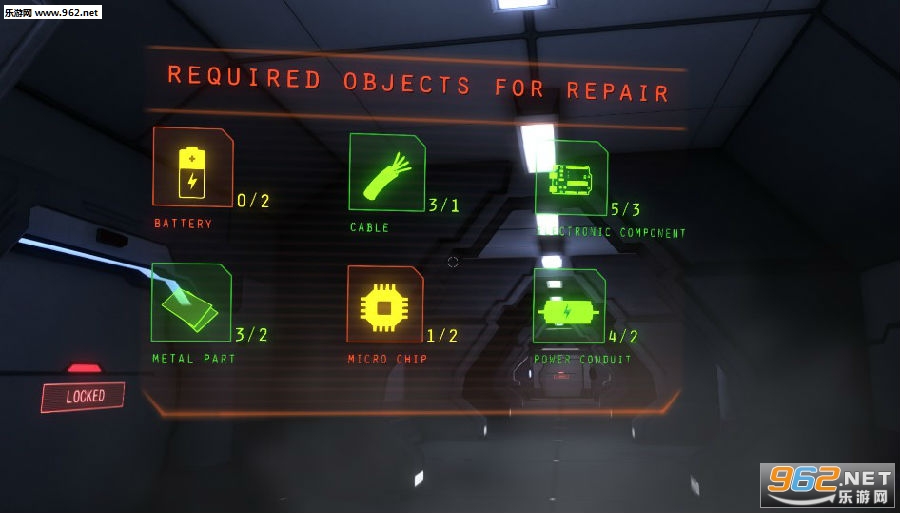This screenshot has height=513, width=900.
Task: Select the Metal Part item icon
Action: click(x=190, y=302)
